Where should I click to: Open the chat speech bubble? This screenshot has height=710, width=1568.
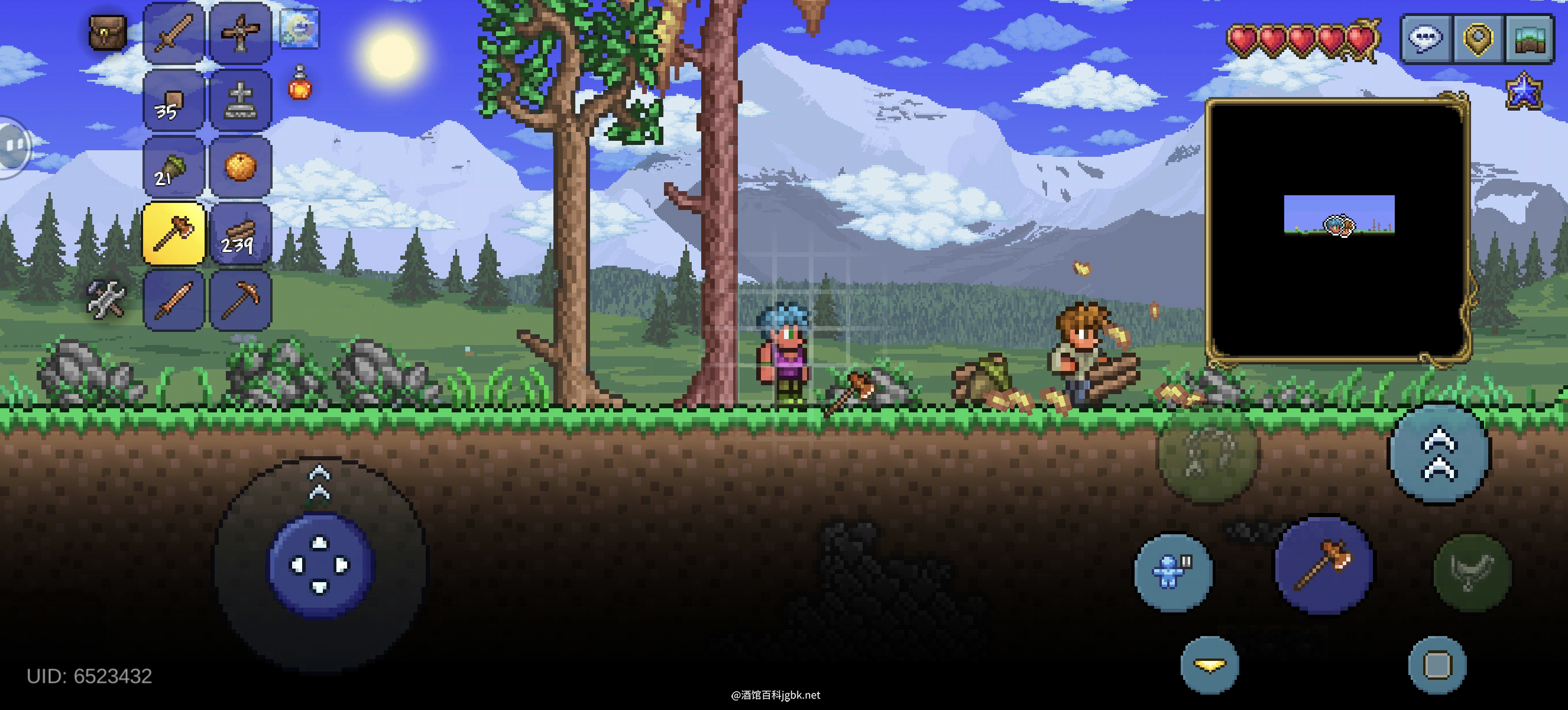[x=1426, y=38]
